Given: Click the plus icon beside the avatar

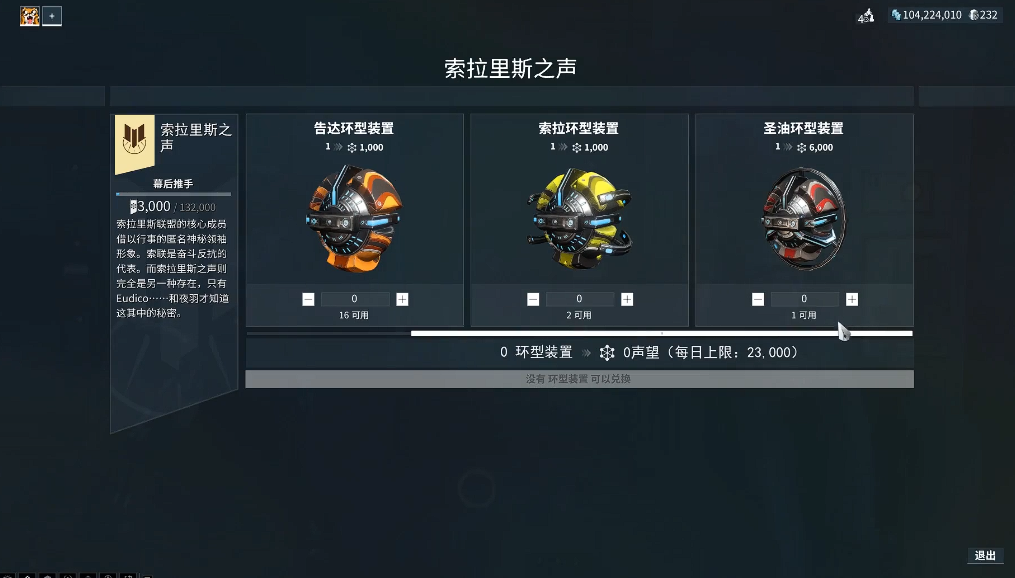Looking at the screenshot, I should (52, 16).
